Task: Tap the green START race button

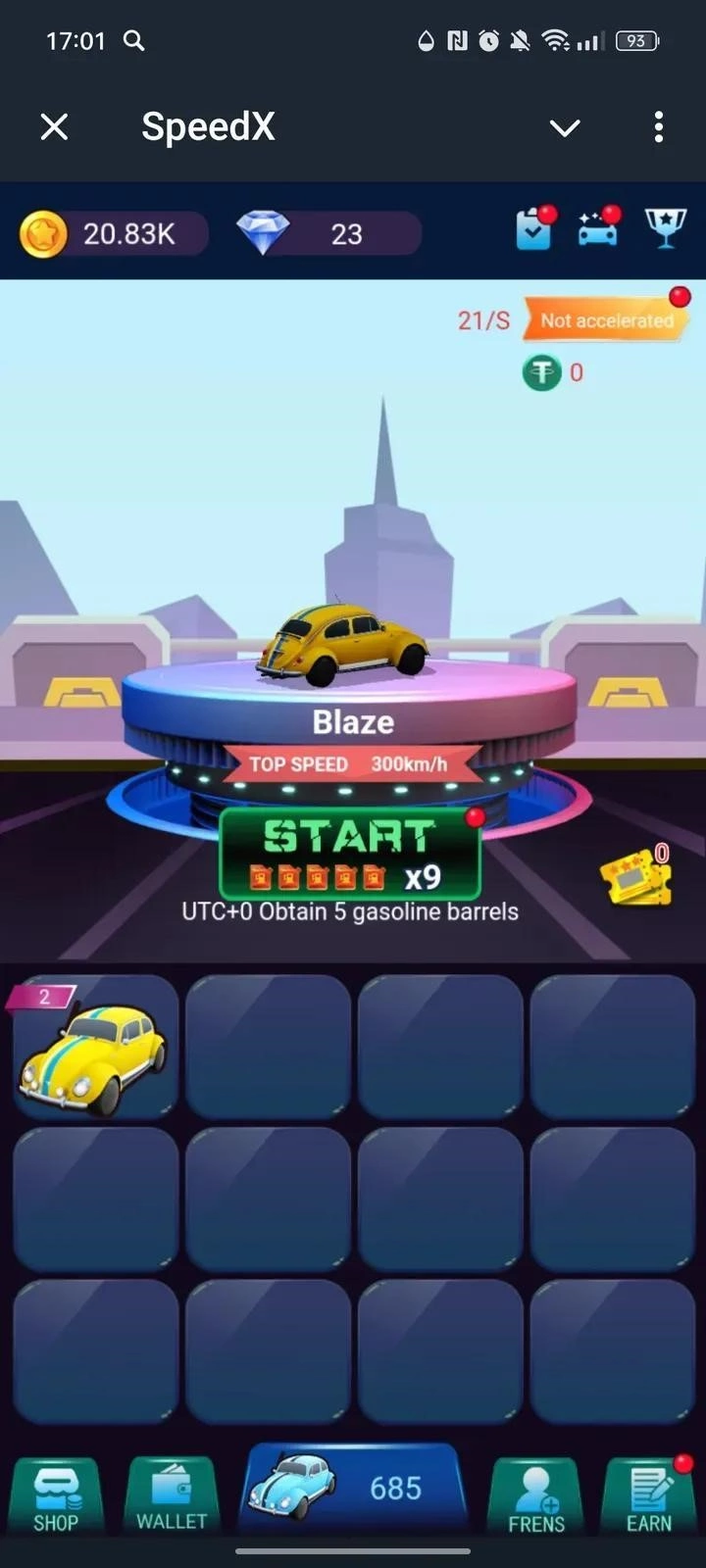Action: [349, 853]
